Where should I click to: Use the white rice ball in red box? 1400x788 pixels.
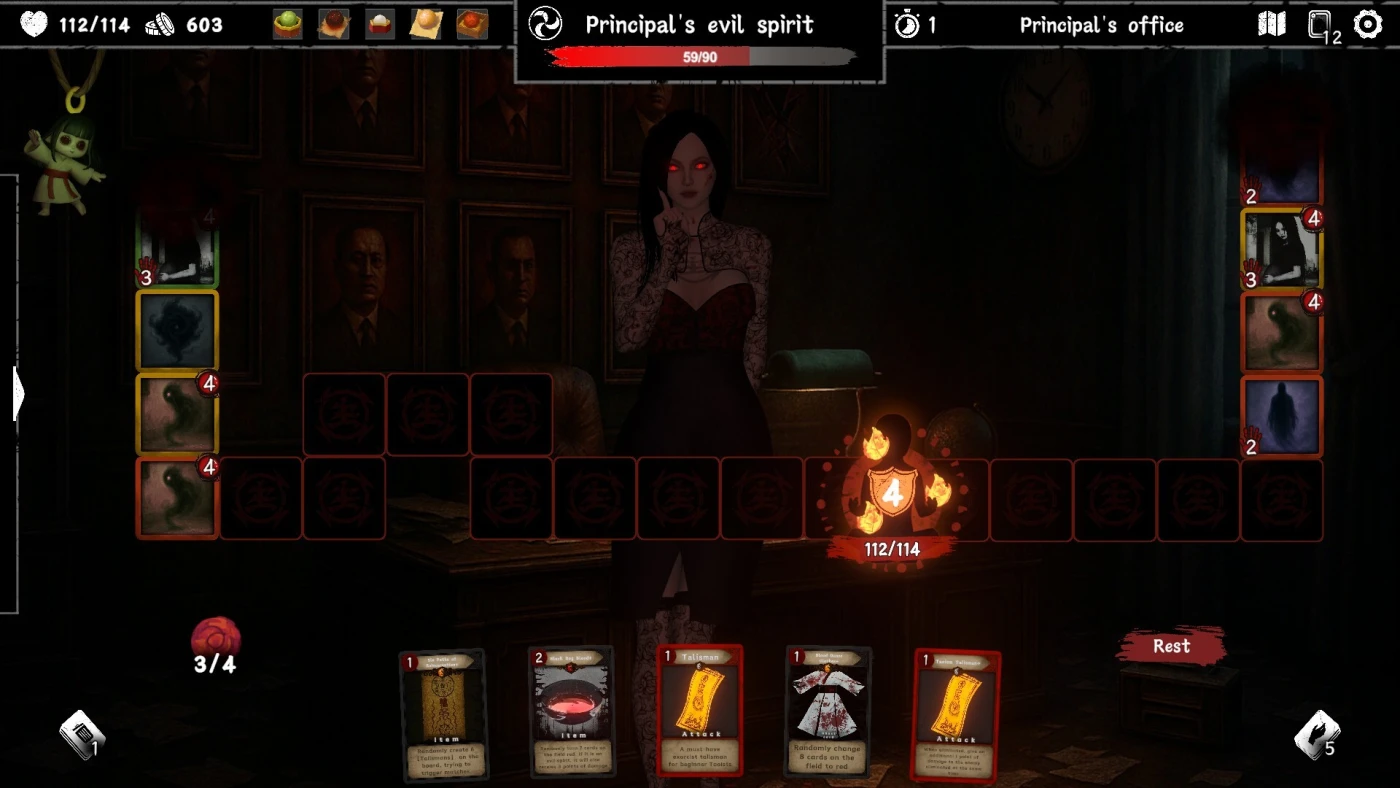(380, 24)
